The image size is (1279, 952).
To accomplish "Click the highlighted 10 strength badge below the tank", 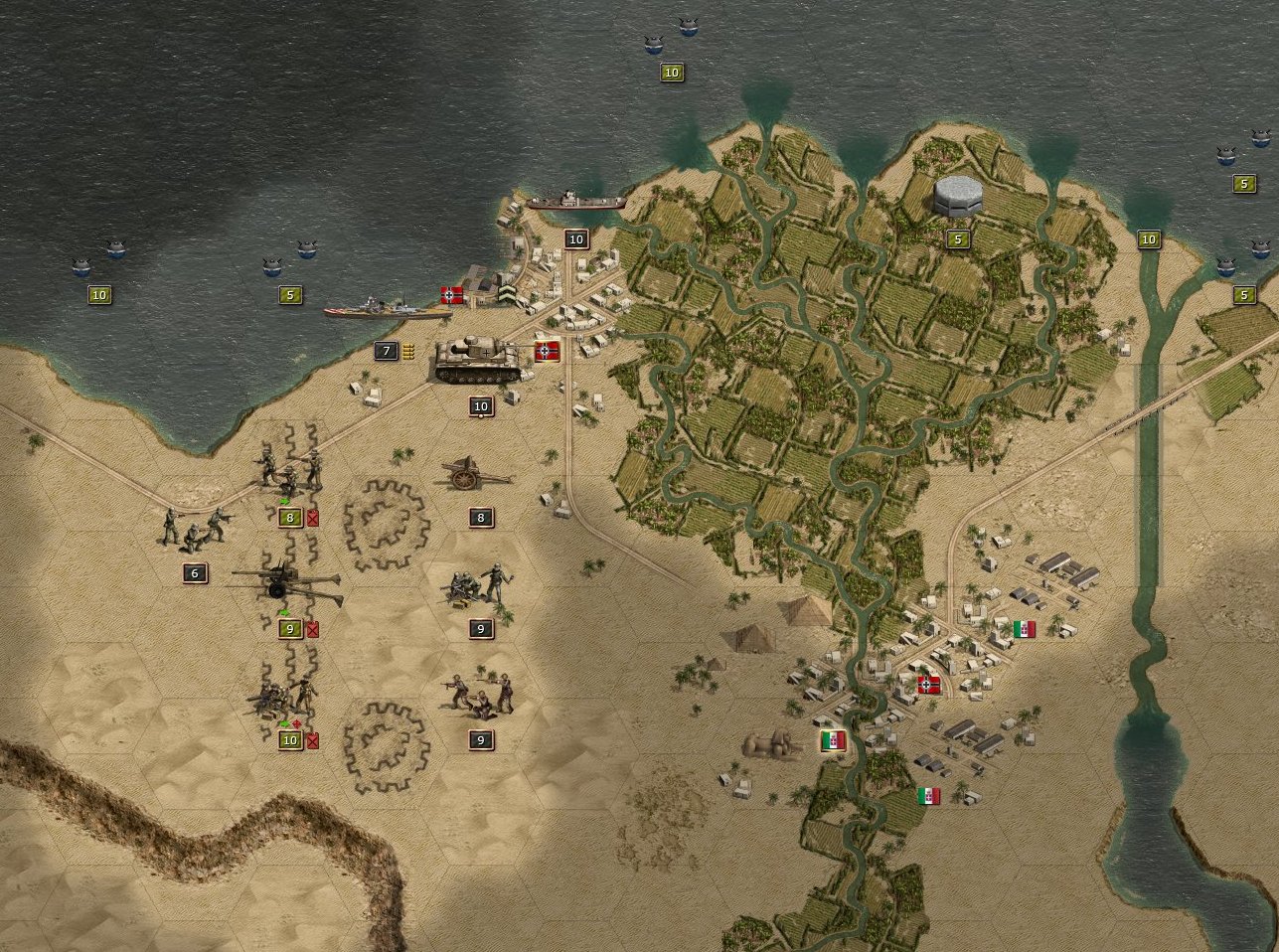I will tap(480, 406).
